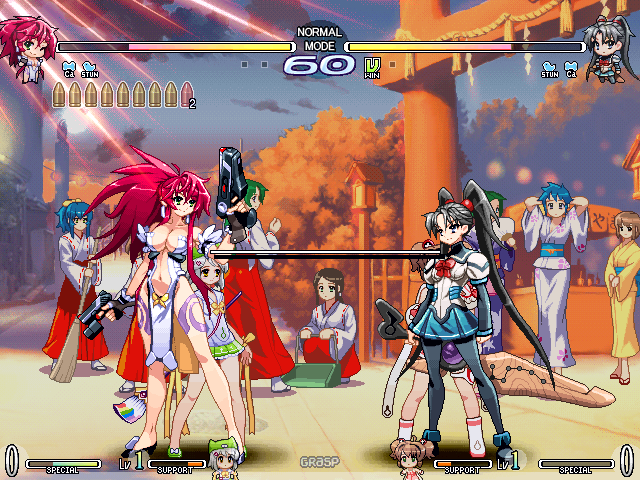The height and width of the screenshot is (480, 640).
Task: Choose the green-hat support character icon
Action: pos(221,458)
